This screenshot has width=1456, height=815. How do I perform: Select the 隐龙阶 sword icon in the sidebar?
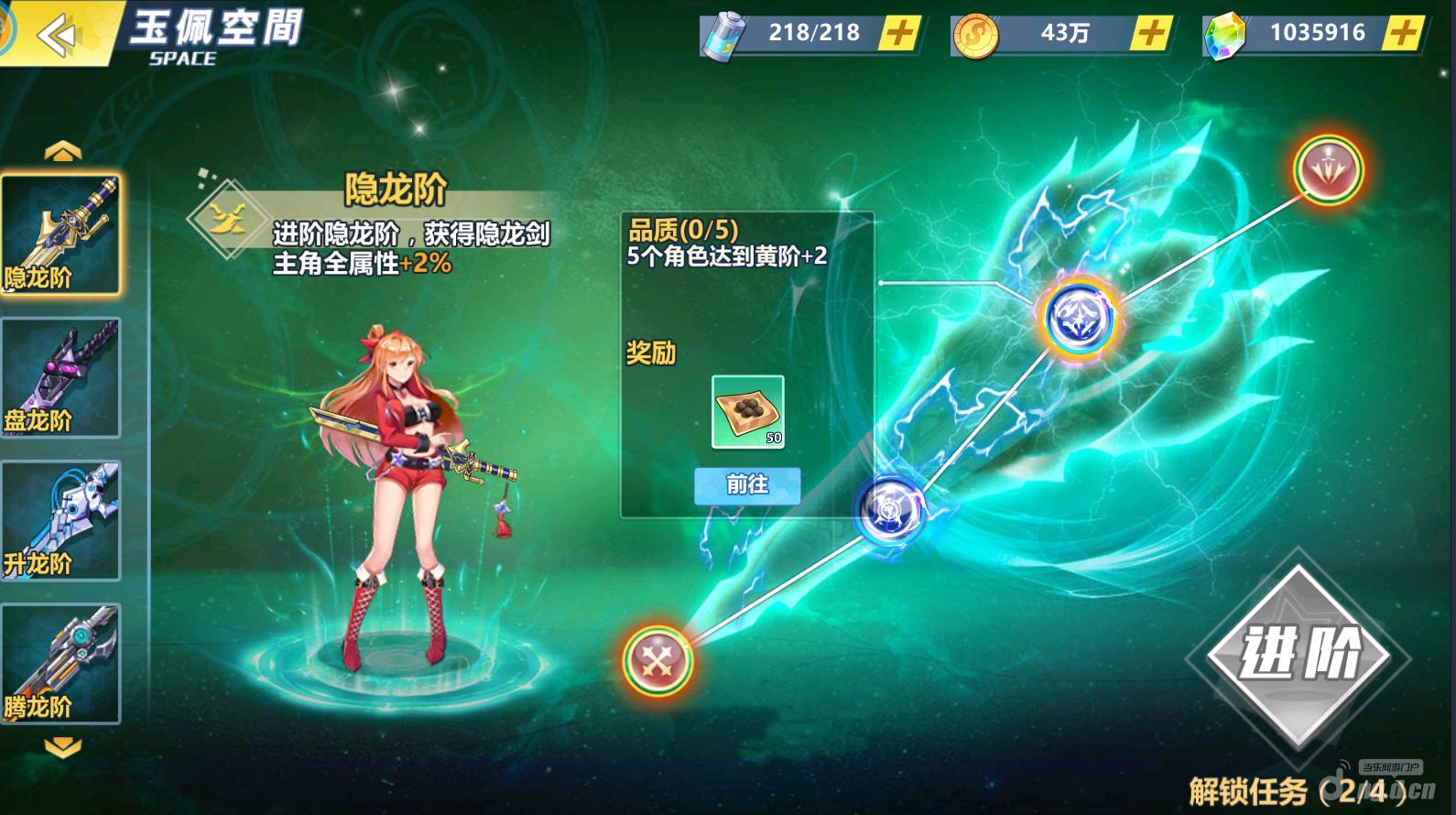point(60,234)
